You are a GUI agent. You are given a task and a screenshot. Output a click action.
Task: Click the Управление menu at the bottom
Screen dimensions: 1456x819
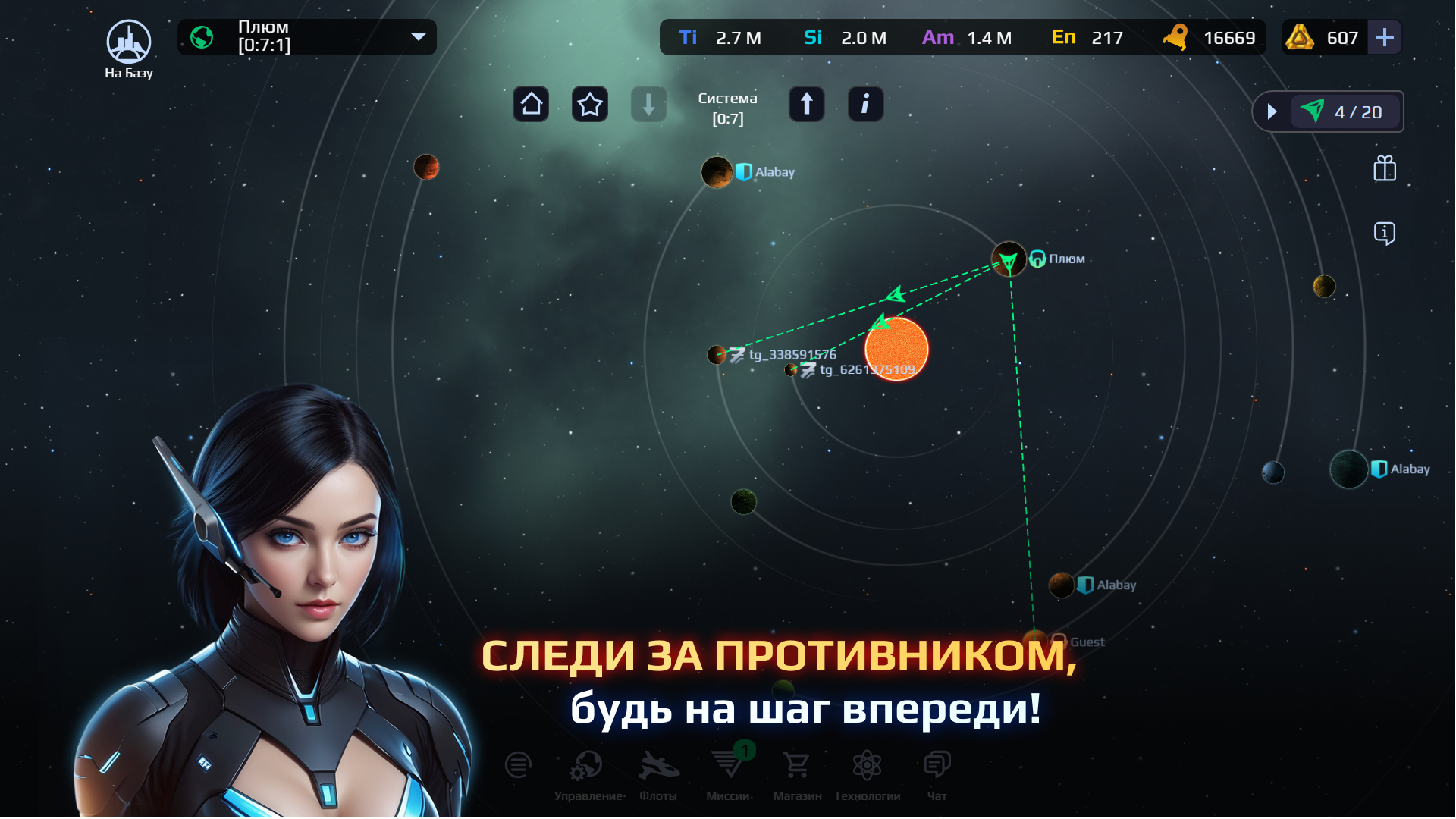[588, 766]
